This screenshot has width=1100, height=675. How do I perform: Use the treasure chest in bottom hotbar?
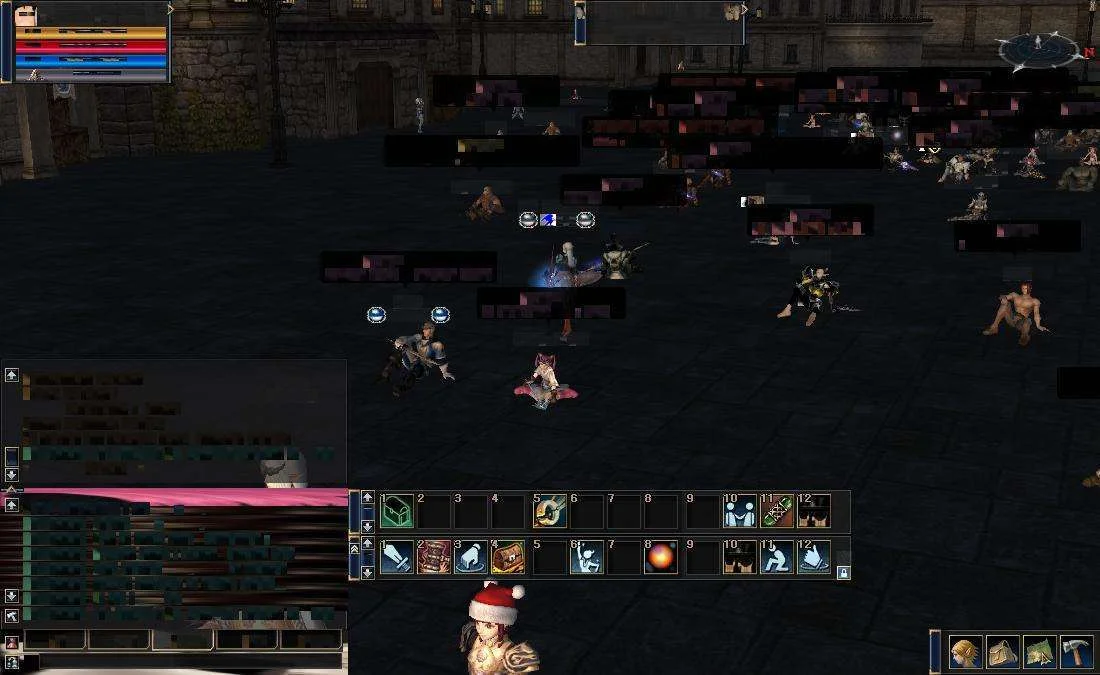[508, 558]
